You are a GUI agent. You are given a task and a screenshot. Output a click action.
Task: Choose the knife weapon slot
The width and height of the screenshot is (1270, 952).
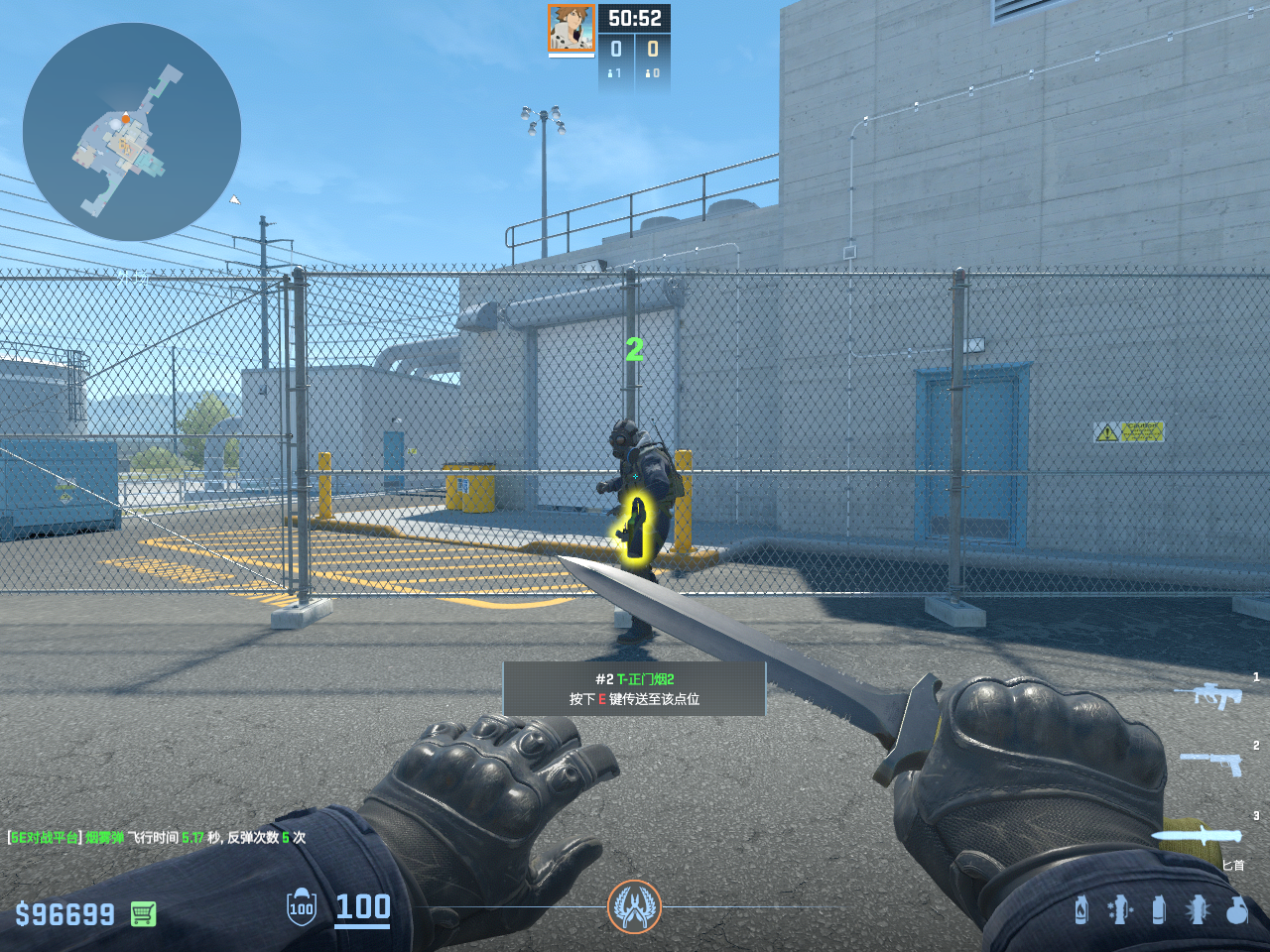(1197, 835)
